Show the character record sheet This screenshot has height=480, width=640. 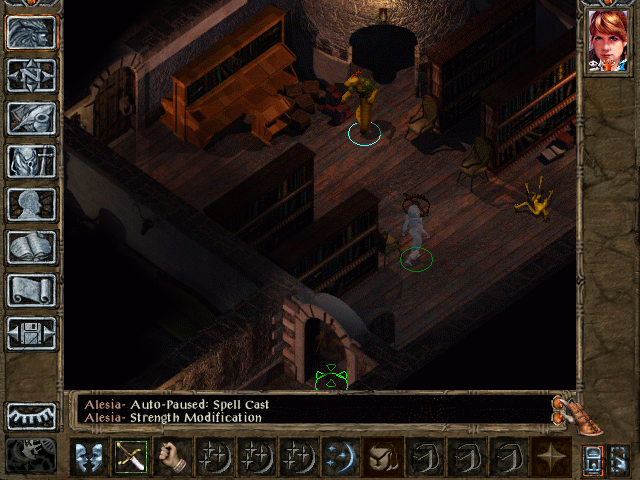[x=32, y=204]
